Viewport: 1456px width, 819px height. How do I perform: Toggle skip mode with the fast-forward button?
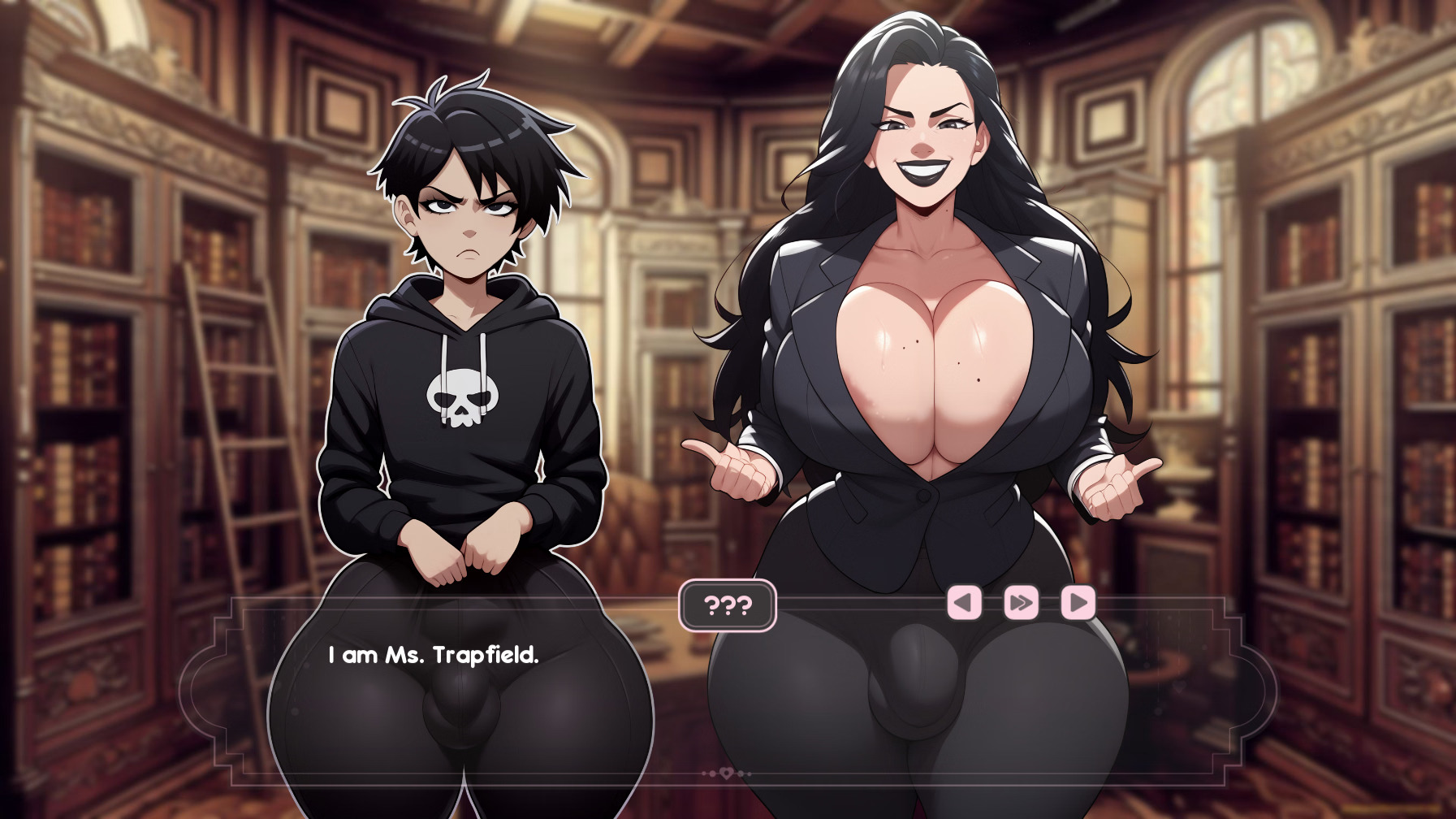coord(1020,604)
